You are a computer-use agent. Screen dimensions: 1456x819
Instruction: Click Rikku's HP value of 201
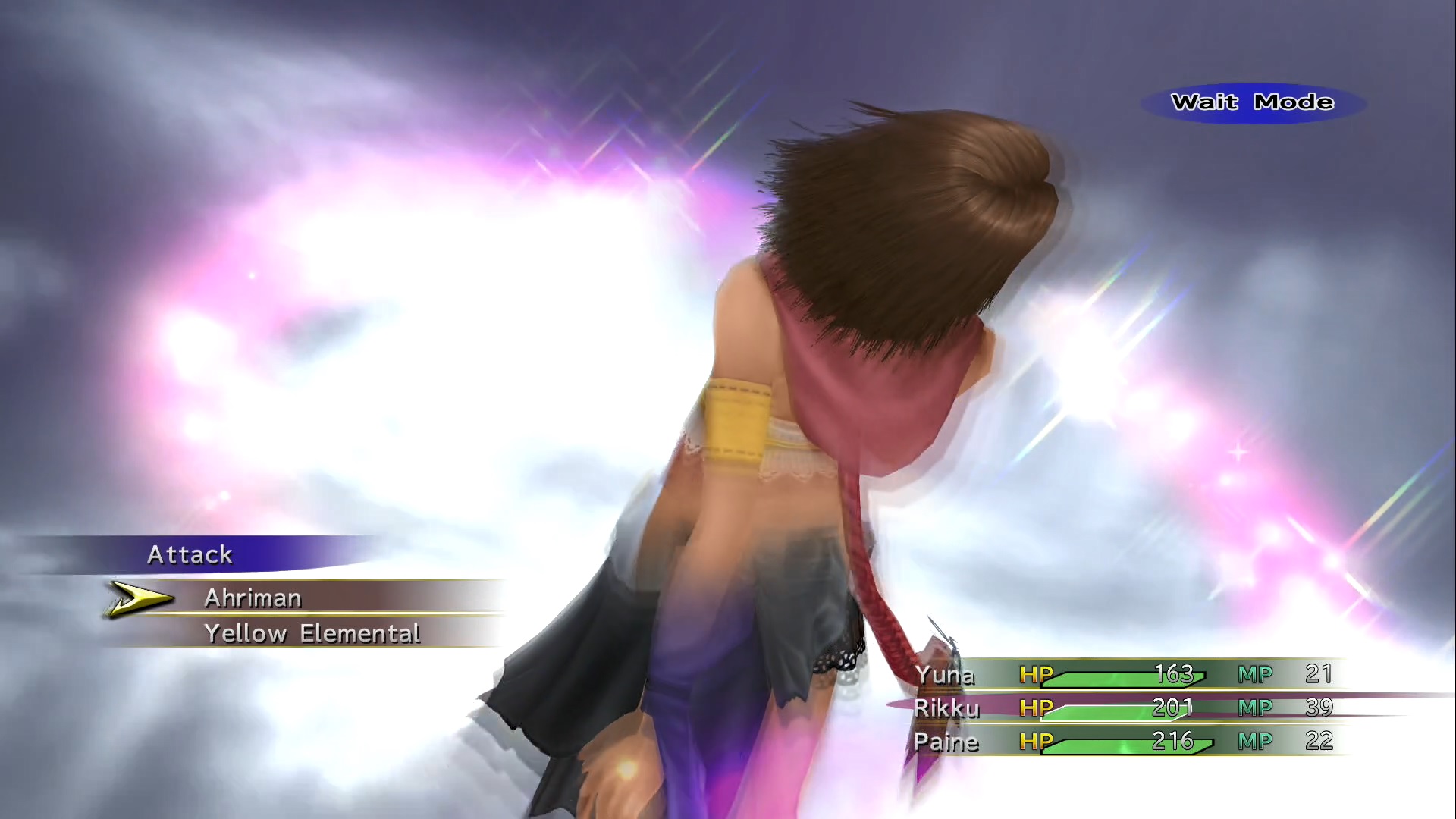[x=1174, y=708]
